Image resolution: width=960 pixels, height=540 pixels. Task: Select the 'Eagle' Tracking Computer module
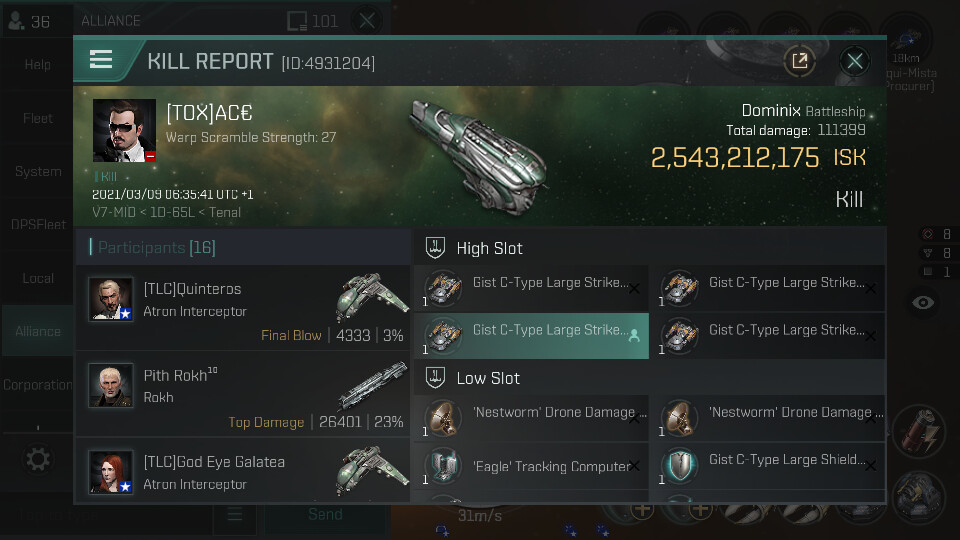[531, 466]
